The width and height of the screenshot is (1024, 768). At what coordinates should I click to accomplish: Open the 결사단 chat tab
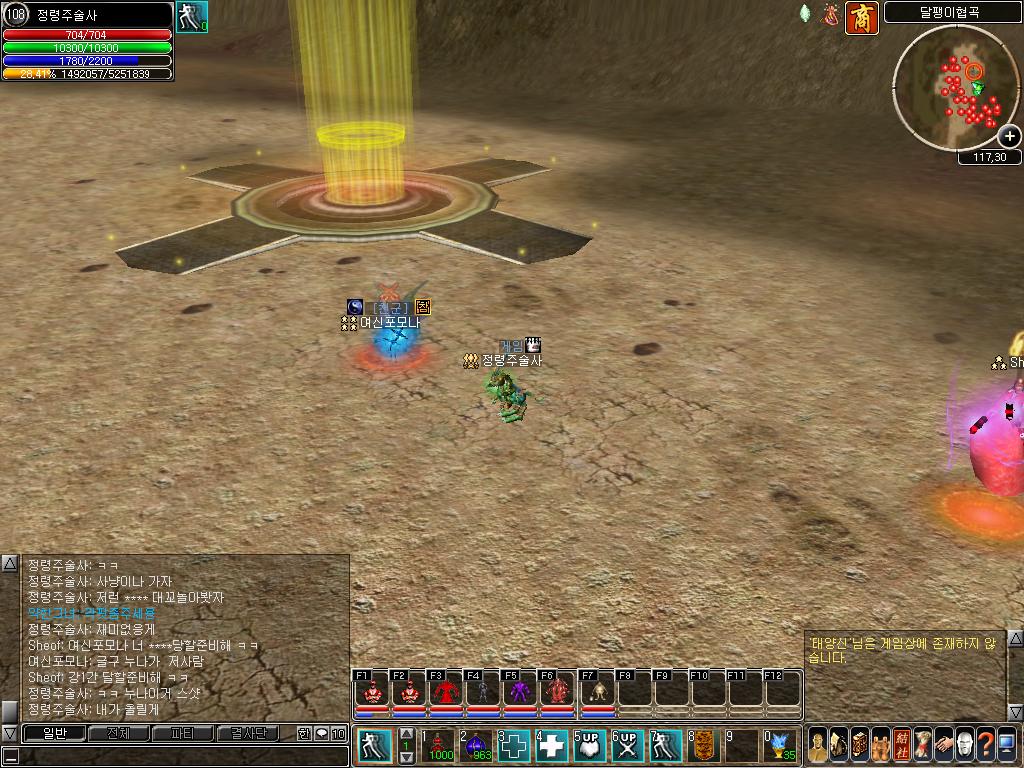click(247, 733)
